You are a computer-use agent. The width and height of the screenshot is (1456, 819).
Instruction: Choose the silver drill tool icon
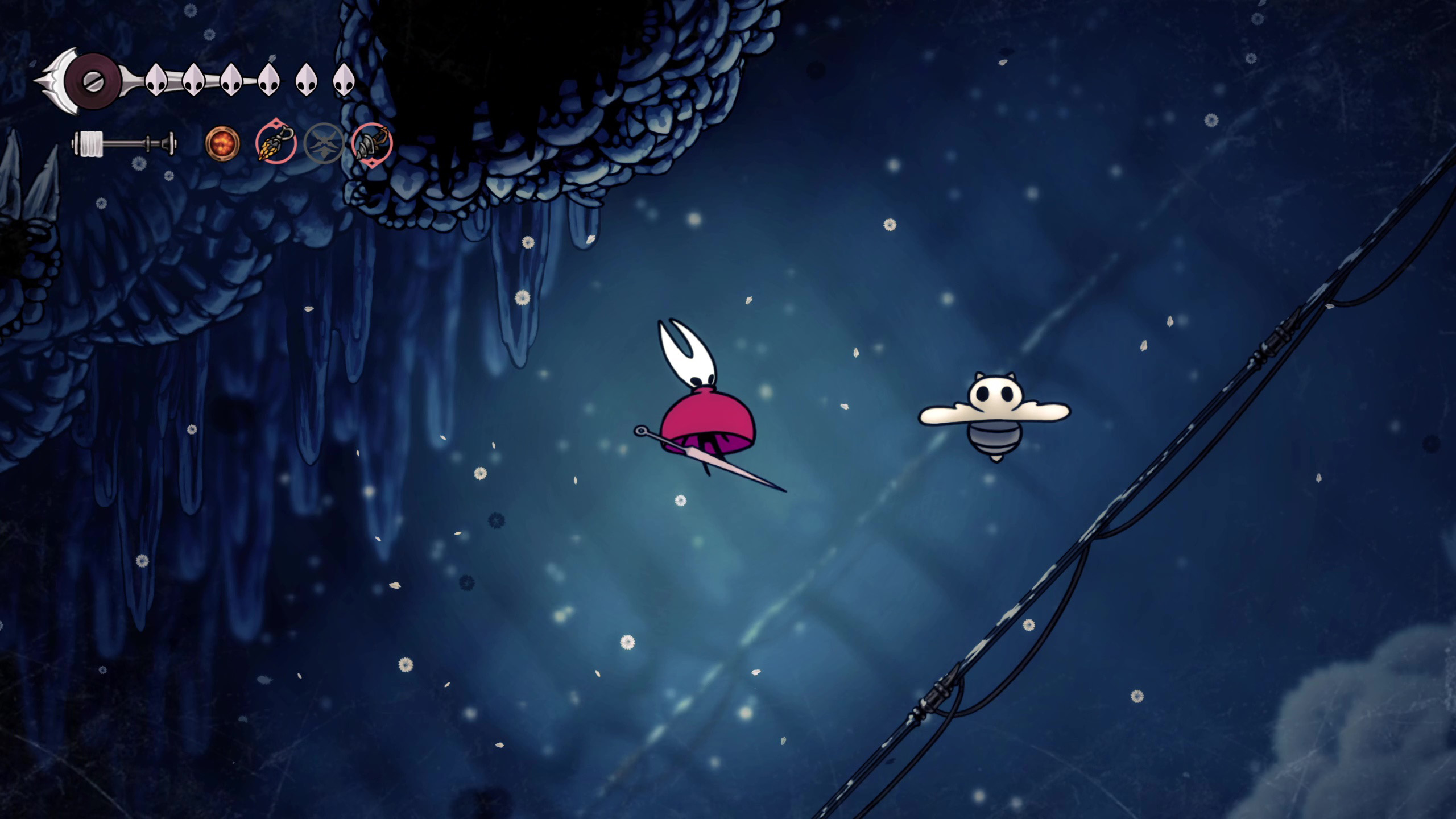372,143
